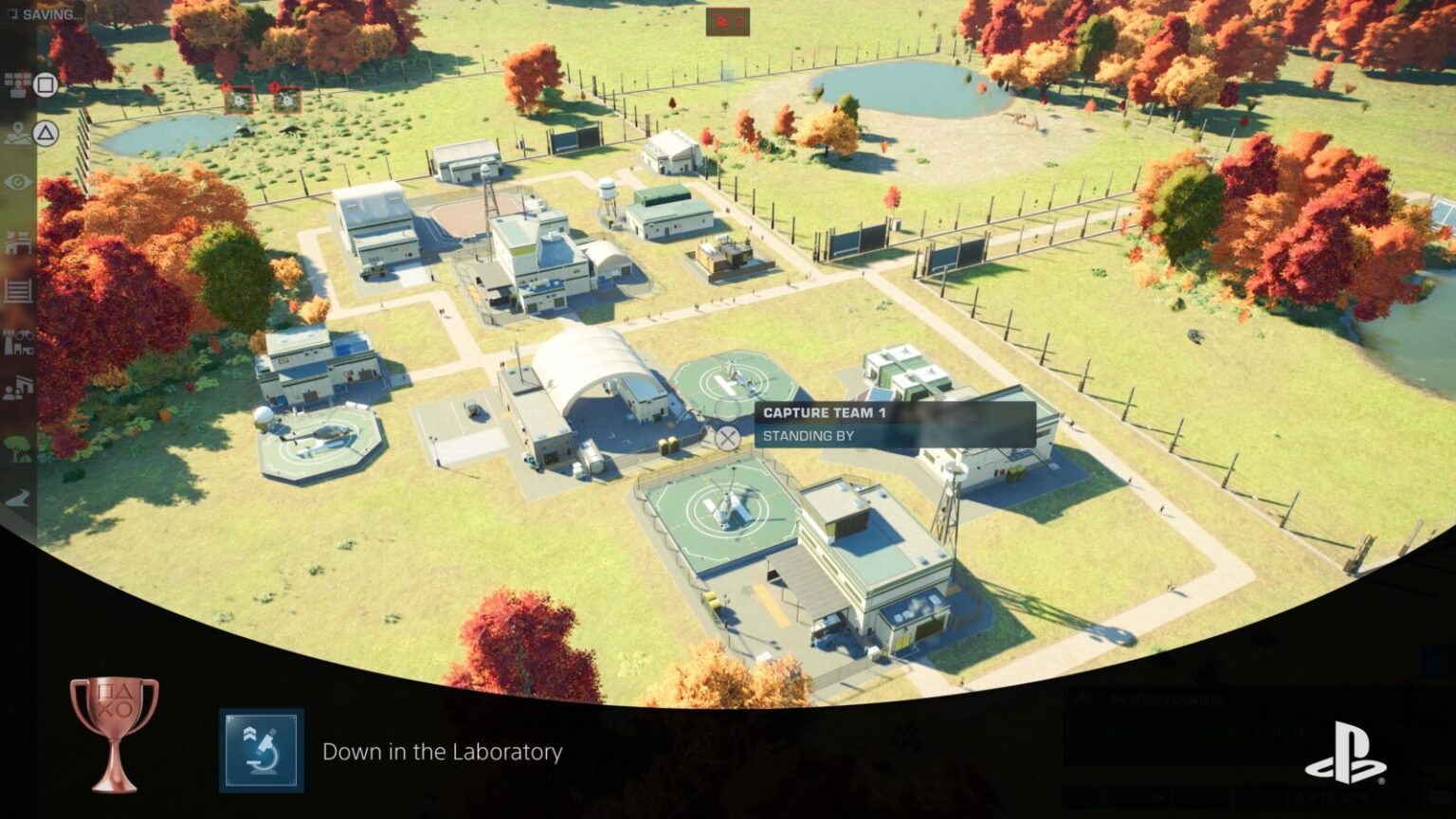
Task: Select the binoculars facility build category
Action: [x=18, y=341]
